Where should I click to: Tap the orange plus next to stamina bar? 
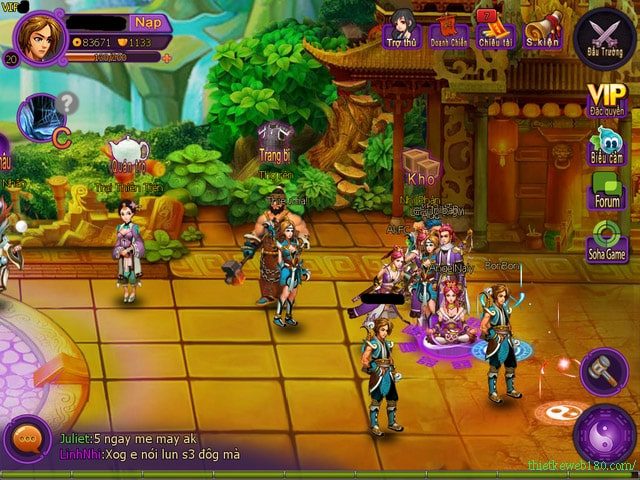click(167, 58)
